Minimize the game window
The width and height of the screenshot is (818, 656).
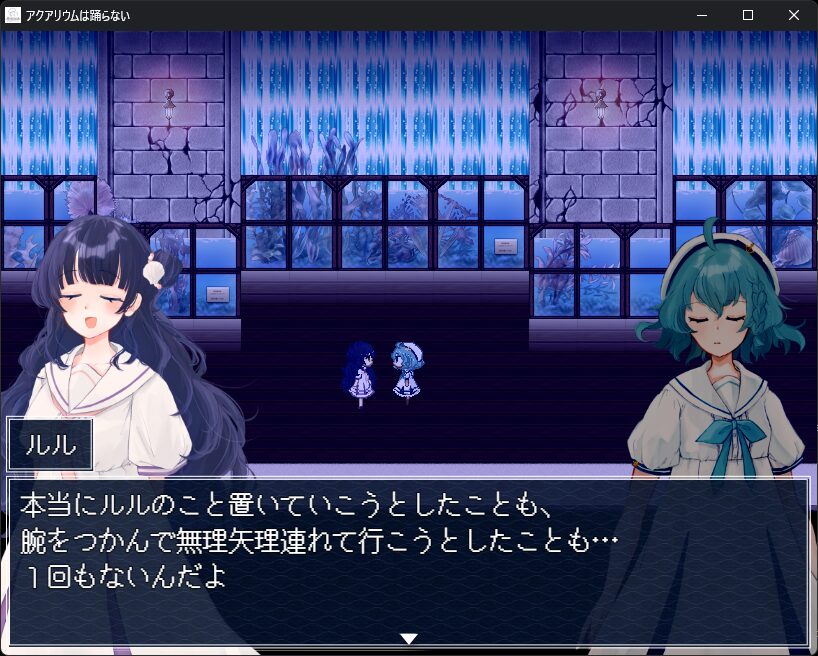(x=702, y=15)
